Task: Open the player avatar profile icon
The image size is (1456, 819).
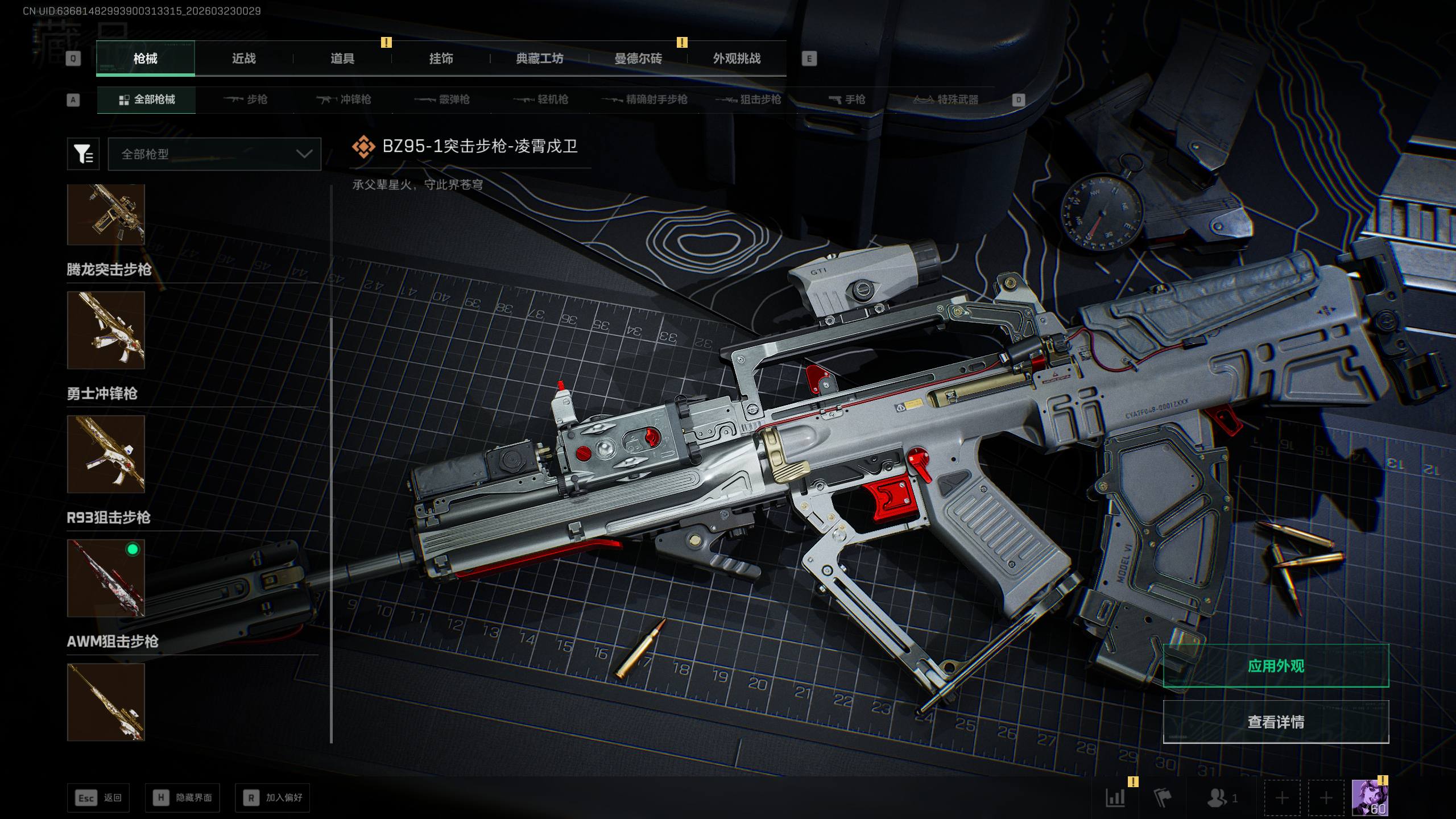Action: coord(1370,797)
